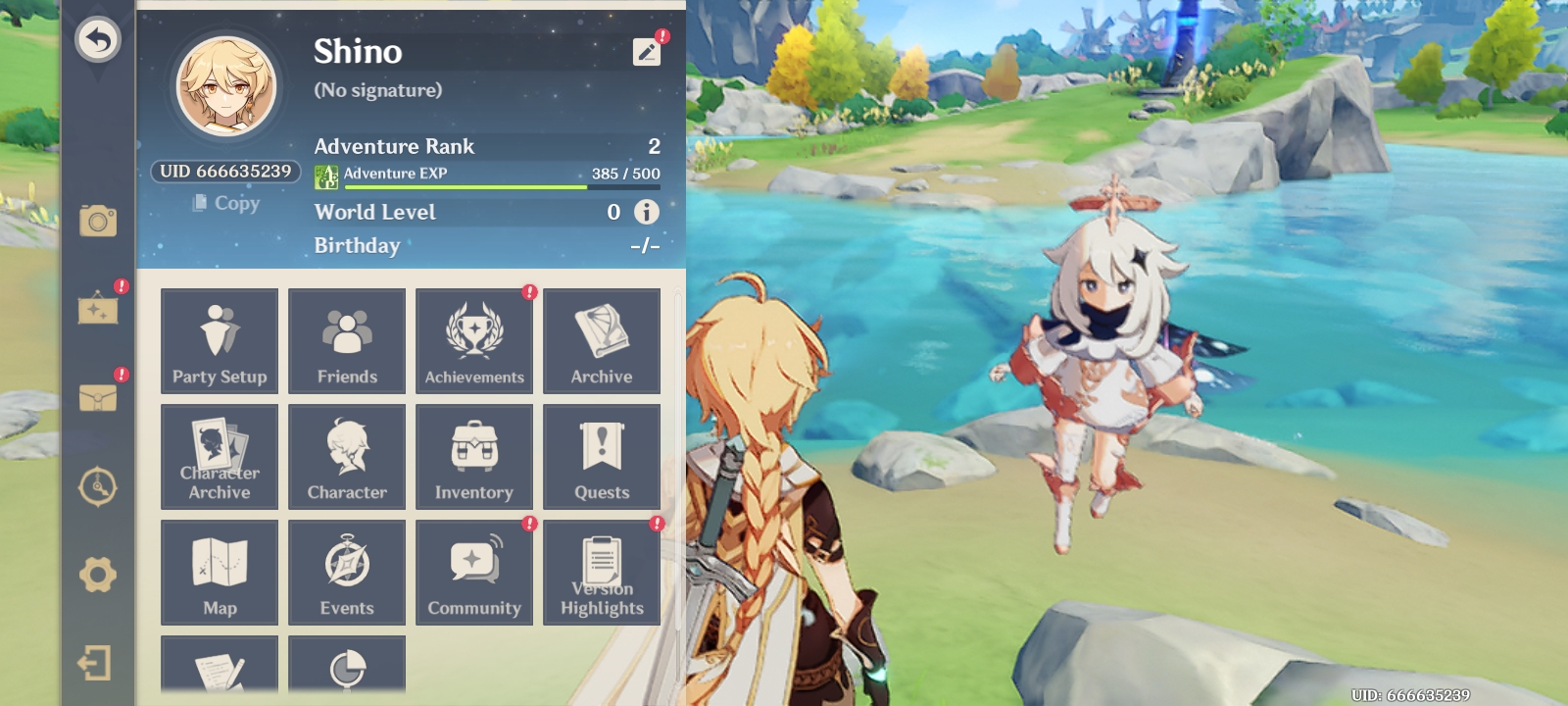Open the Party Setup menu
This screenshot has width=1568, height=706.
(219, 340)
